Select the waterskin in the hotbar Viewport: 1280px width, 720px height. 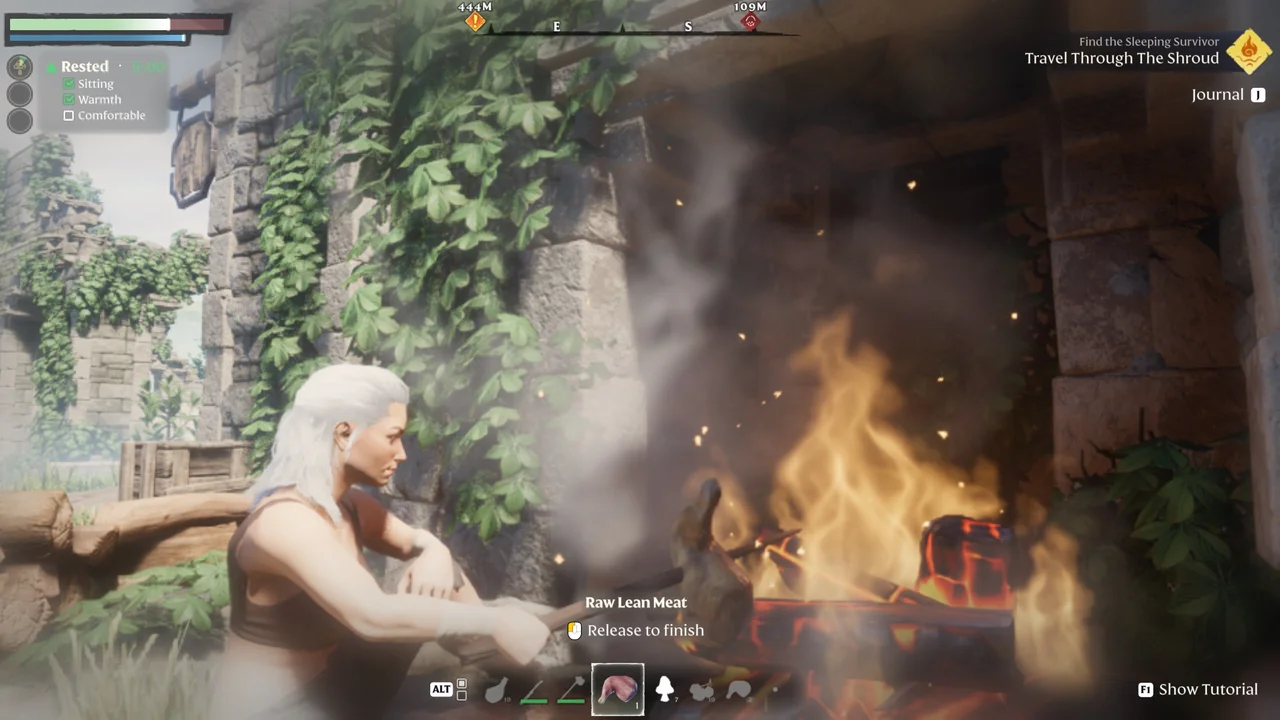(497, 690)
